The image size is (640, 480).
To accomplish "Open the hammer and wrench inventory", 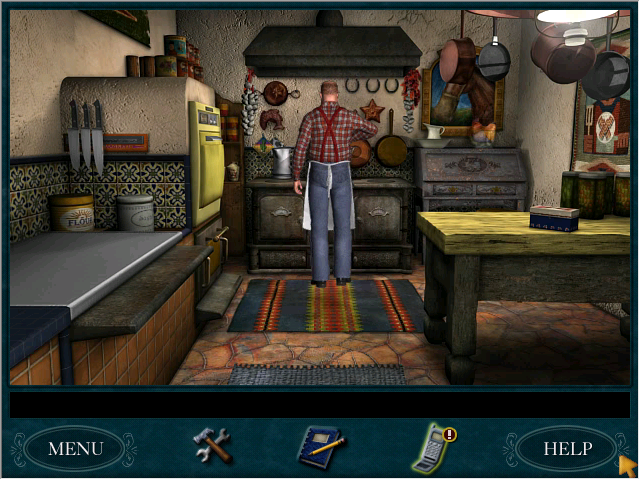I will coord(212,445).
